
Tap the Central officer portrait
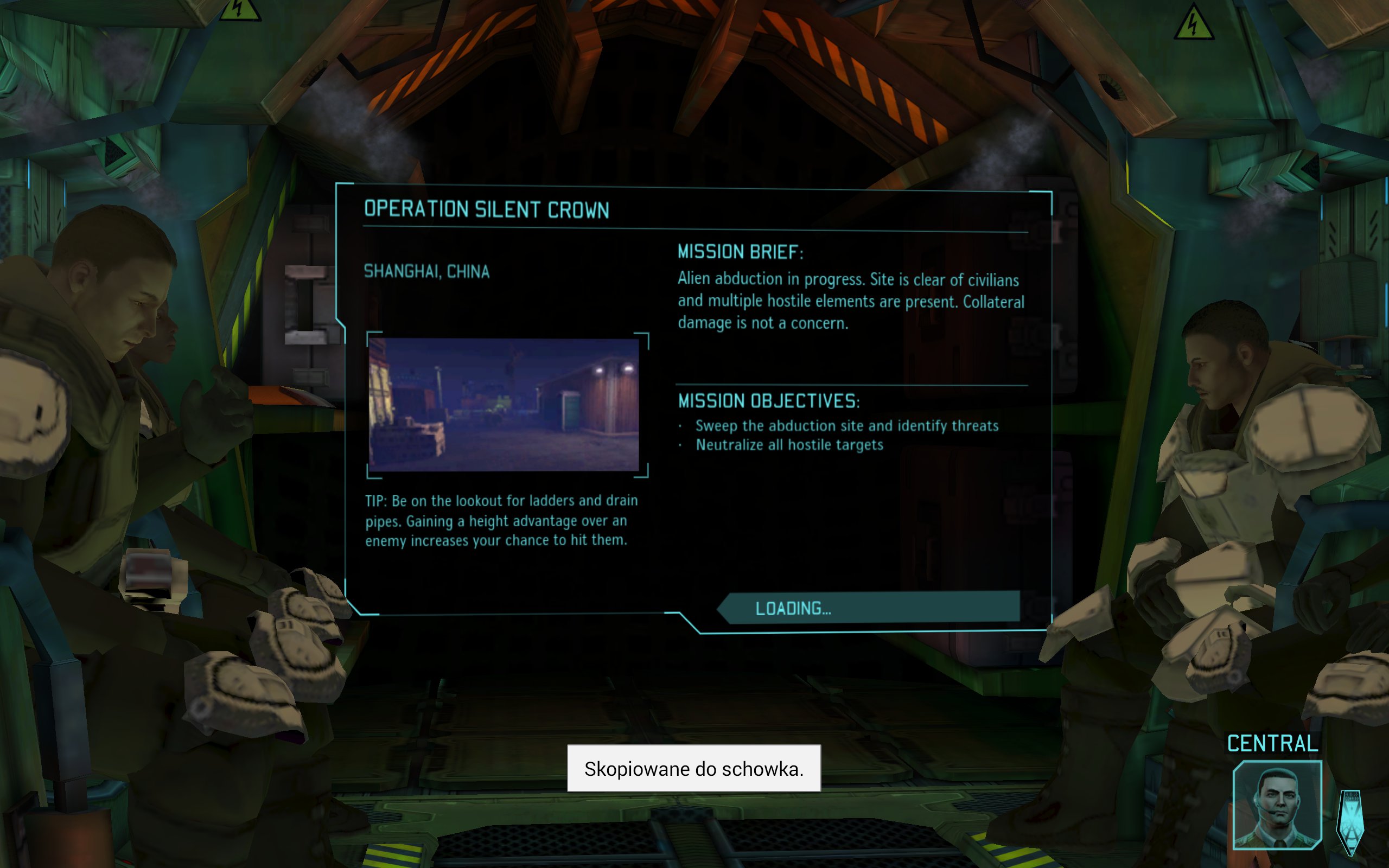1277,806
